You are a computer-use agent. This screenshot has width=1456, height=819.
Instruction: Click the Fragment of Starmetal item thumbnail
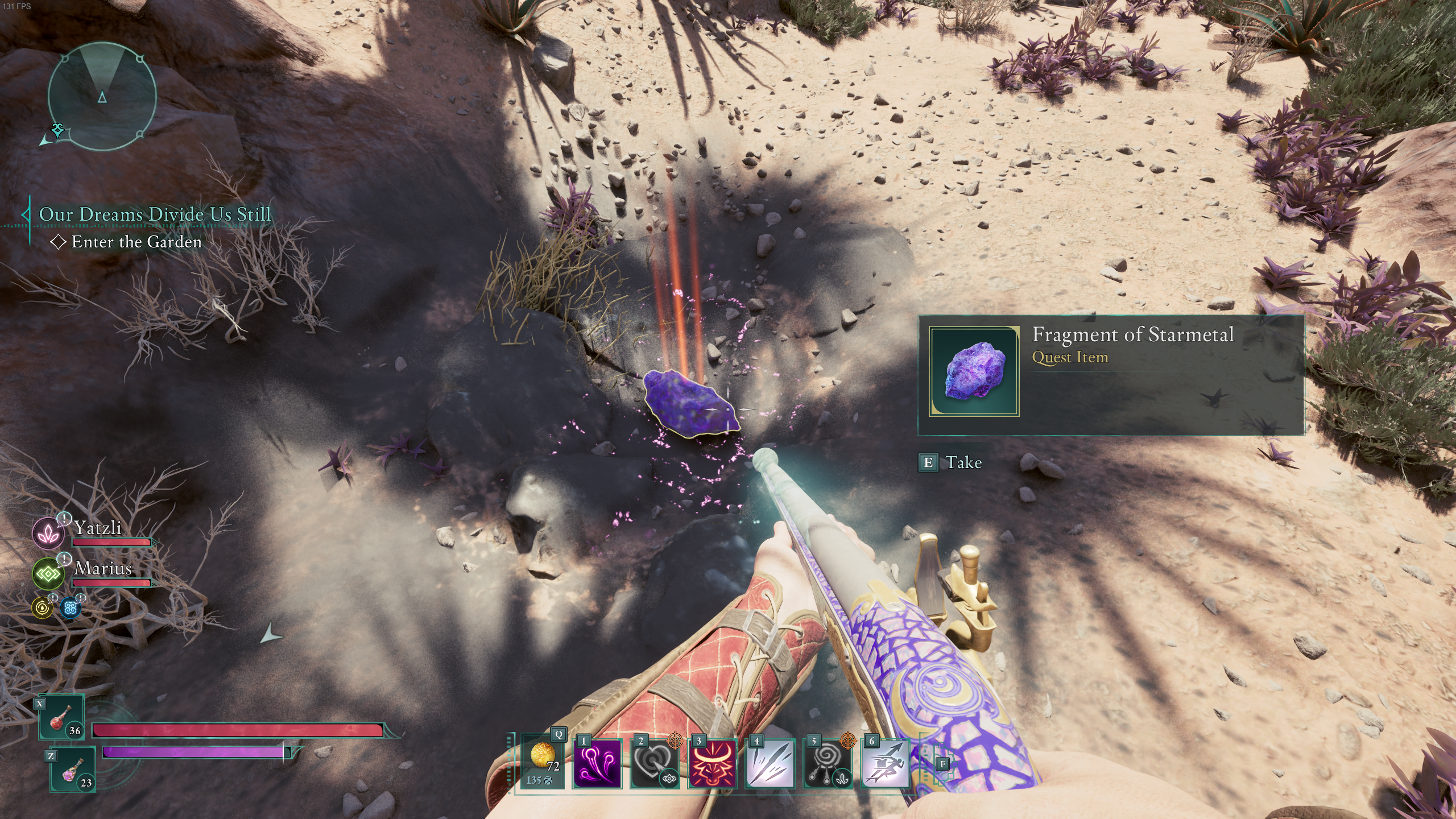(x=974, y=371)
